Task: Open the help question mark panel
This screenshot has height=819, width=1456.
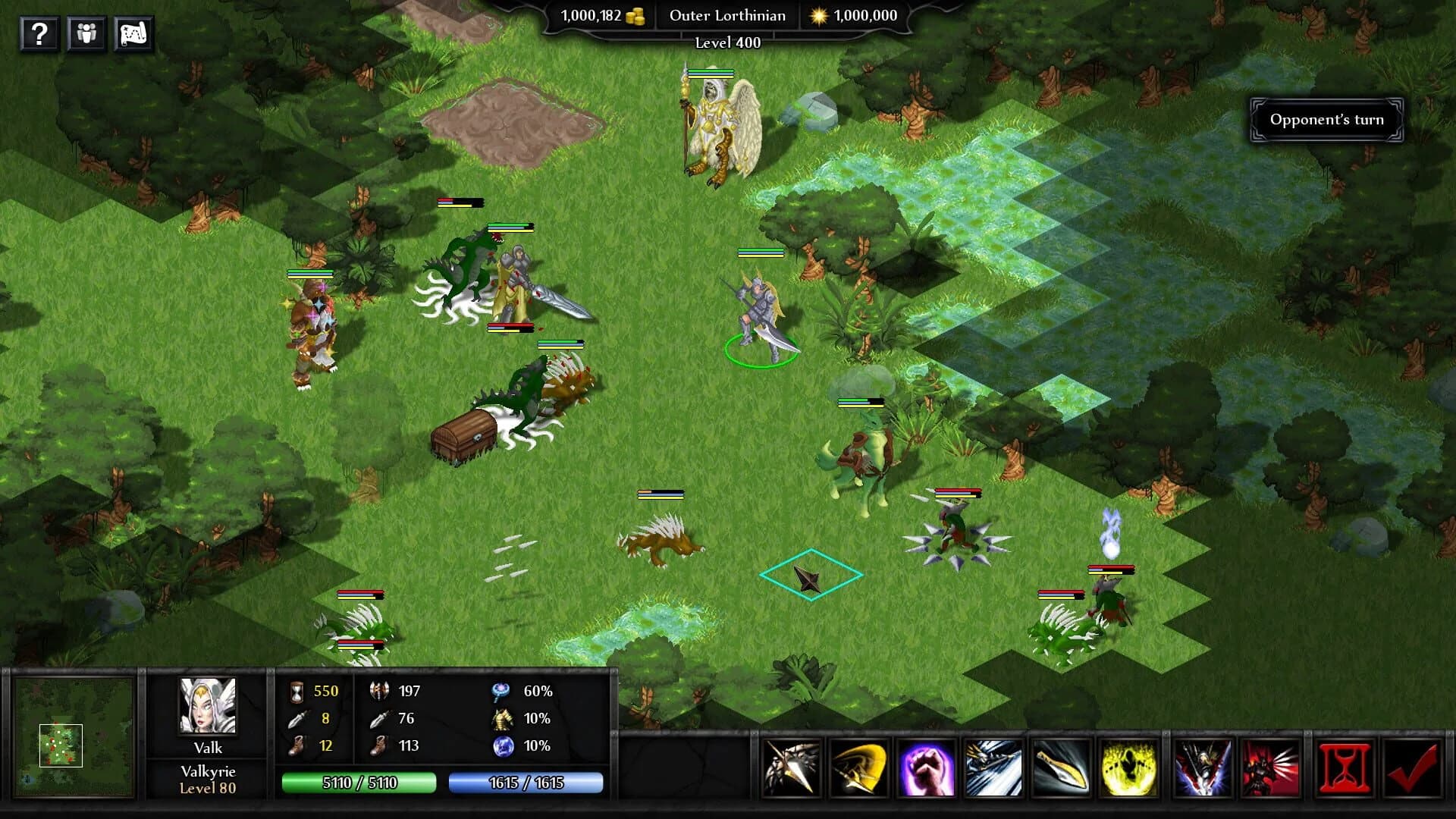Action: (x=40, y=33)
